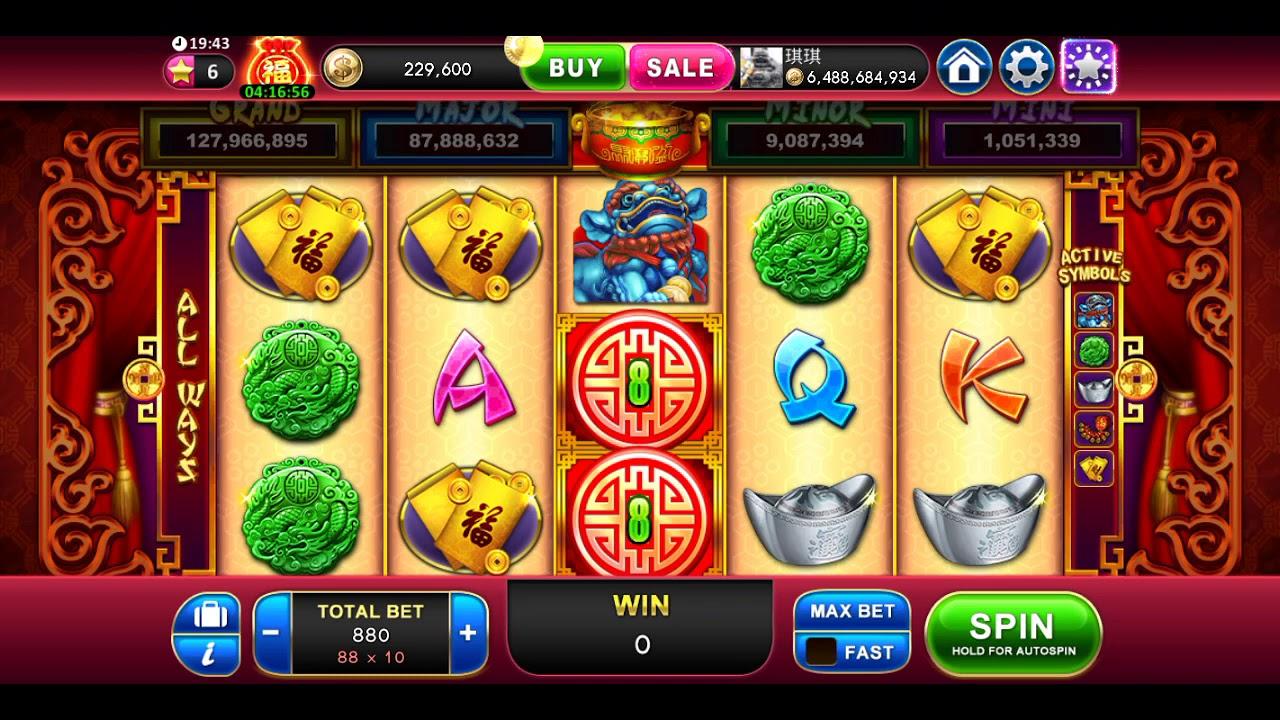Increase total bet with the plus button
The image size is (1280, 720).
coord(468,632)
